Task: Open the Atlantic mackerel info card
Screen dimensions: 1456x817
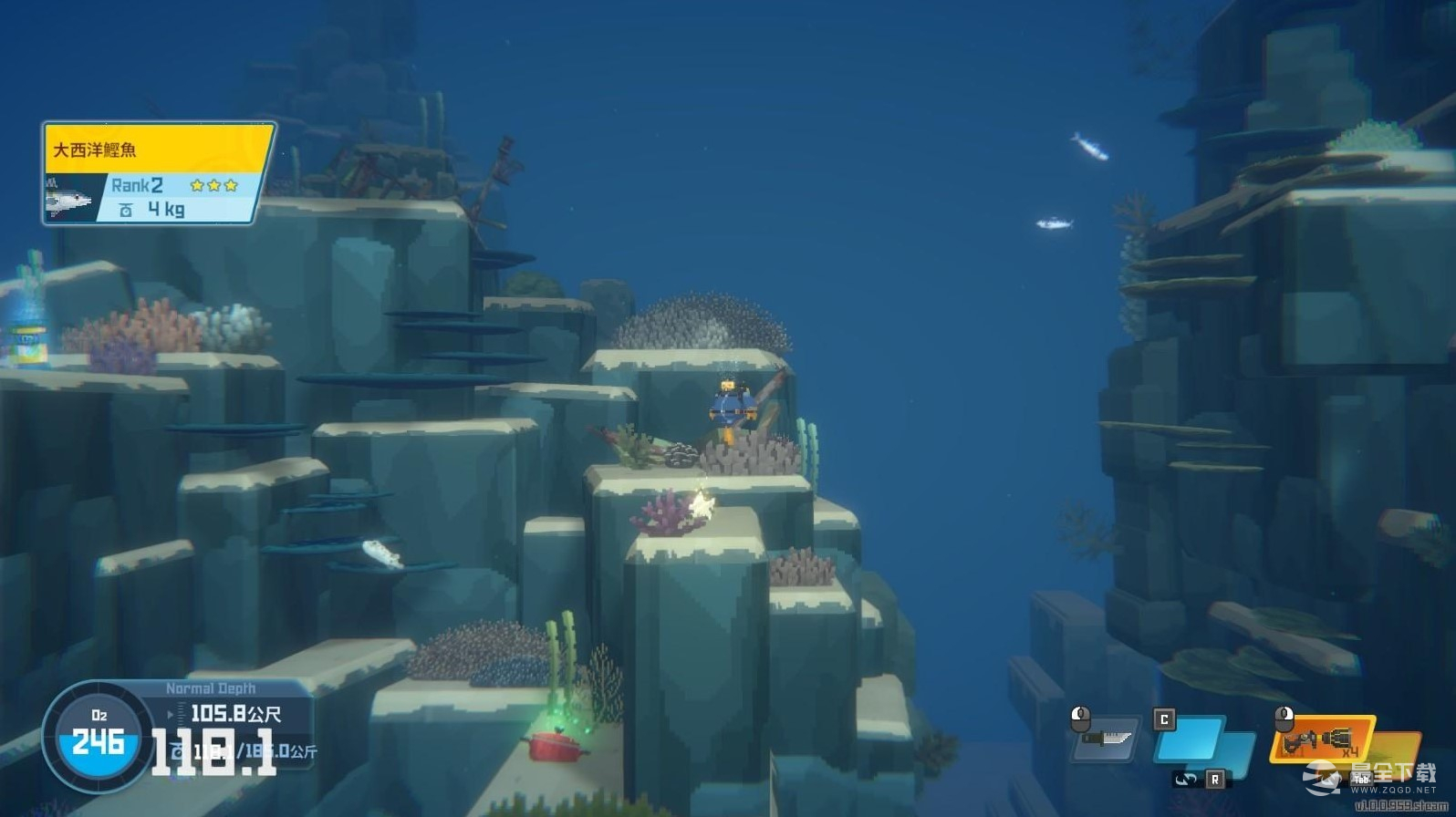Action: pos(159,173)
